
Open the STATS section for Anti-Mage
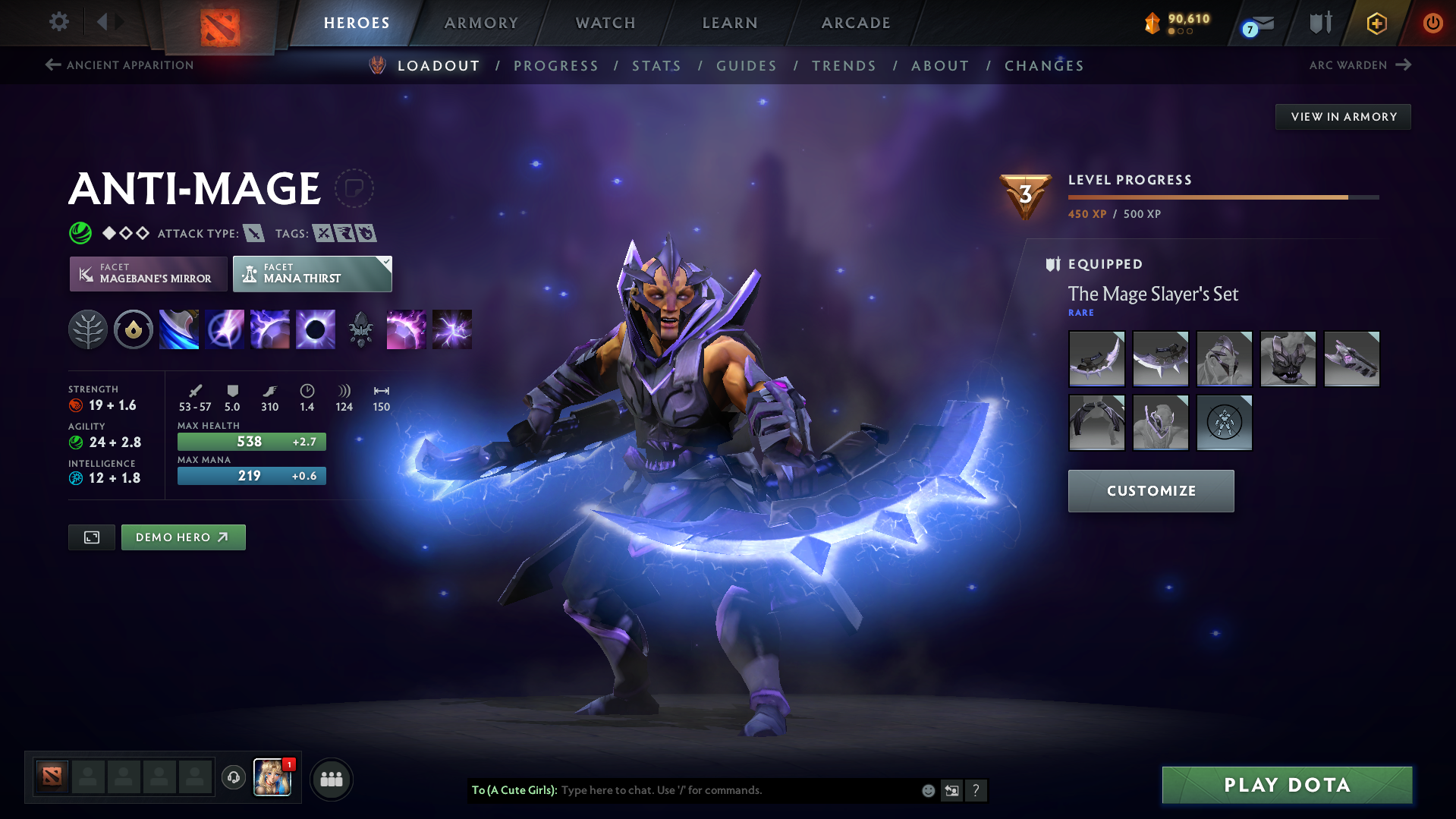click(x=656, y=65)
